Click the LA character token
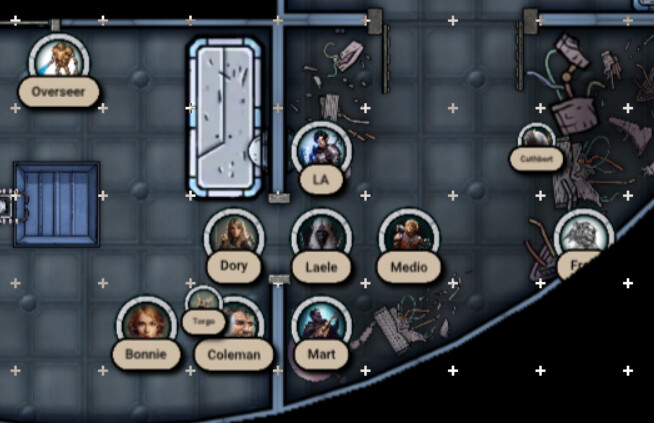This screenshot has height=423, width=654. (321, 150)
